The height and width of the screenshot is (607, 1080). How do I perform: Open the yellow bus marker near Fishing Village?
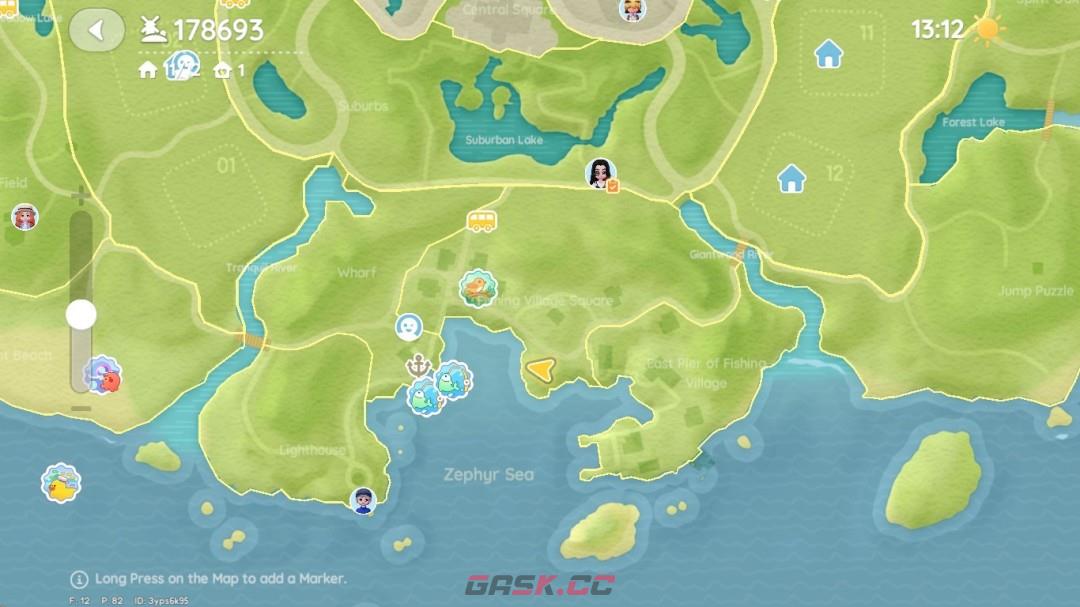481,221
